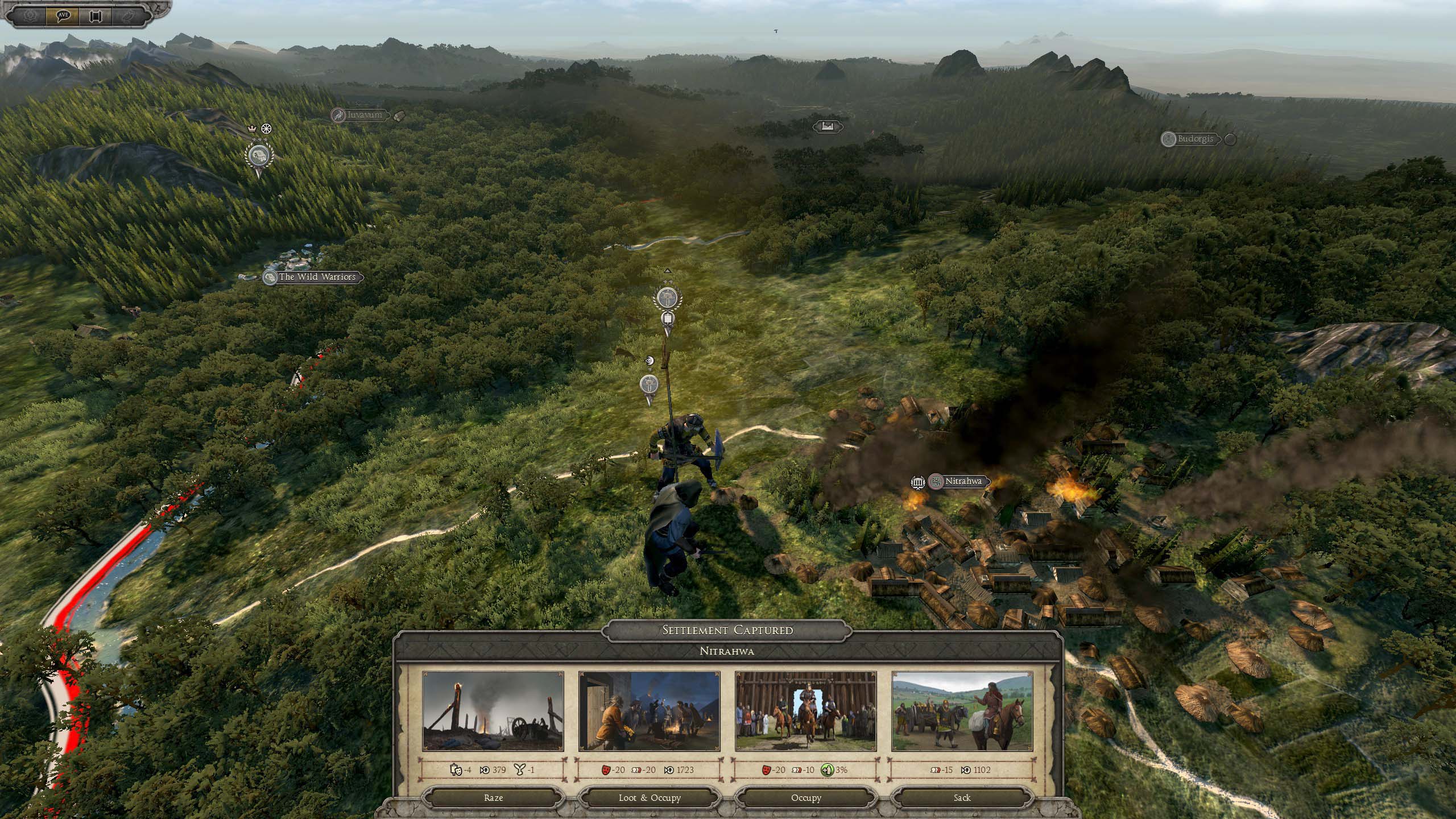
Task: Click the laurel wreath toolbar icon
Action: click(30, 15)
